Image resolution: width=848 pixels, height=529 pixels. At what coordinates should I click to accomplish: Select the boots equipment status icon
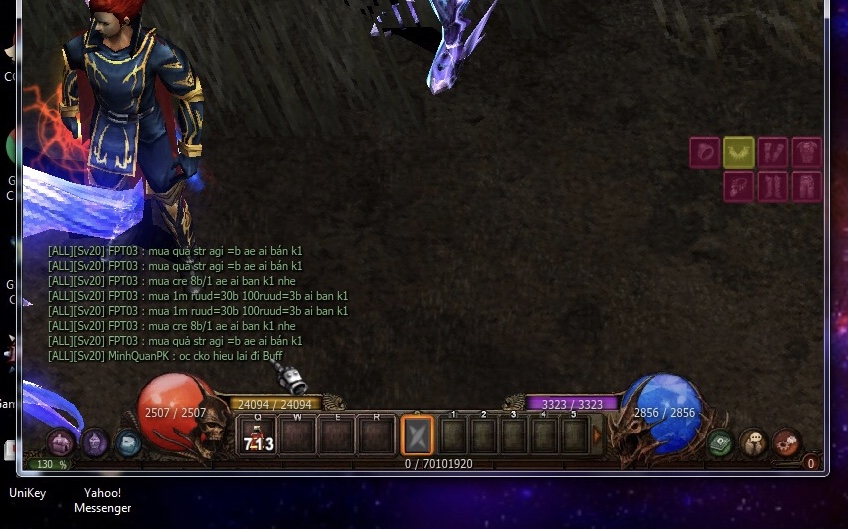tap(773, 187)
